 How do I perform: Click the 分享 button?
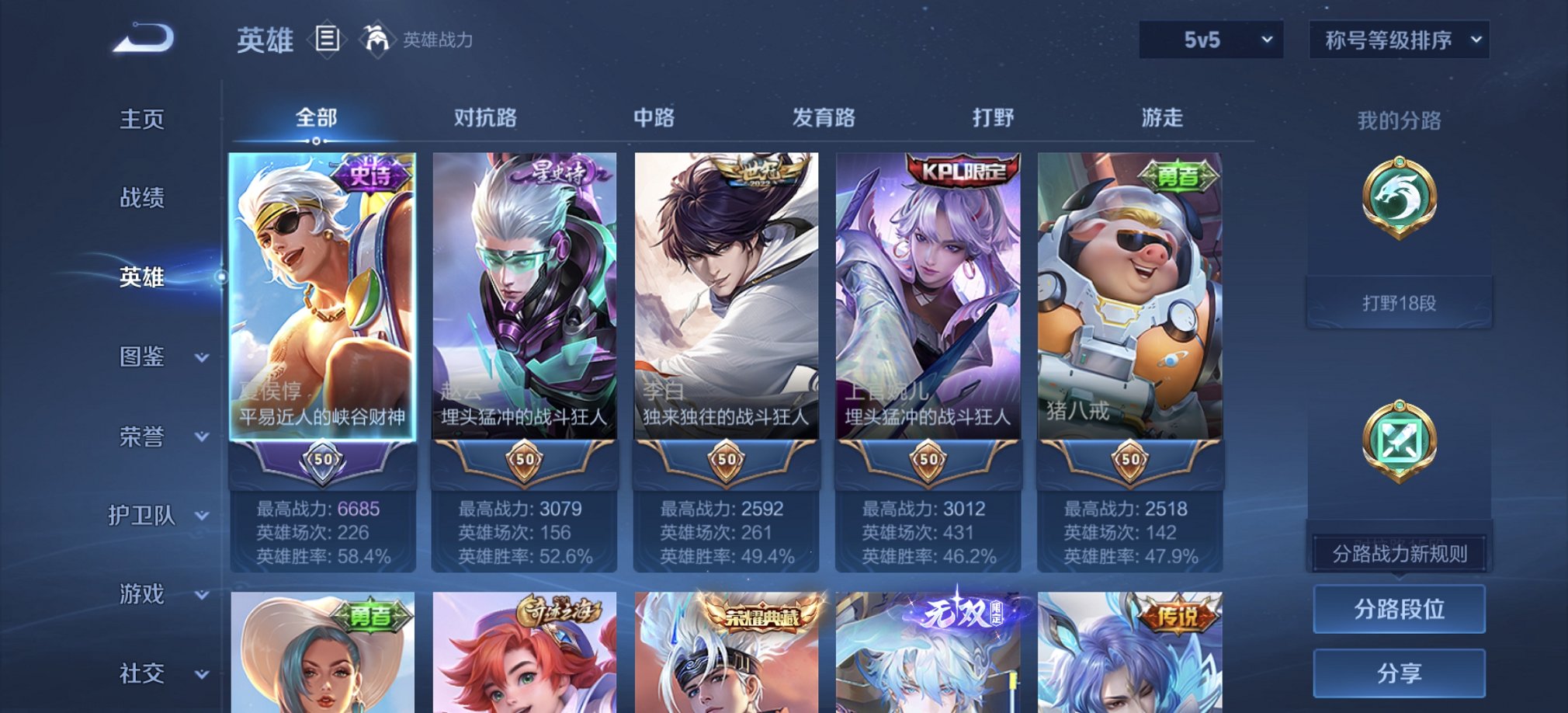(1398, 673)
